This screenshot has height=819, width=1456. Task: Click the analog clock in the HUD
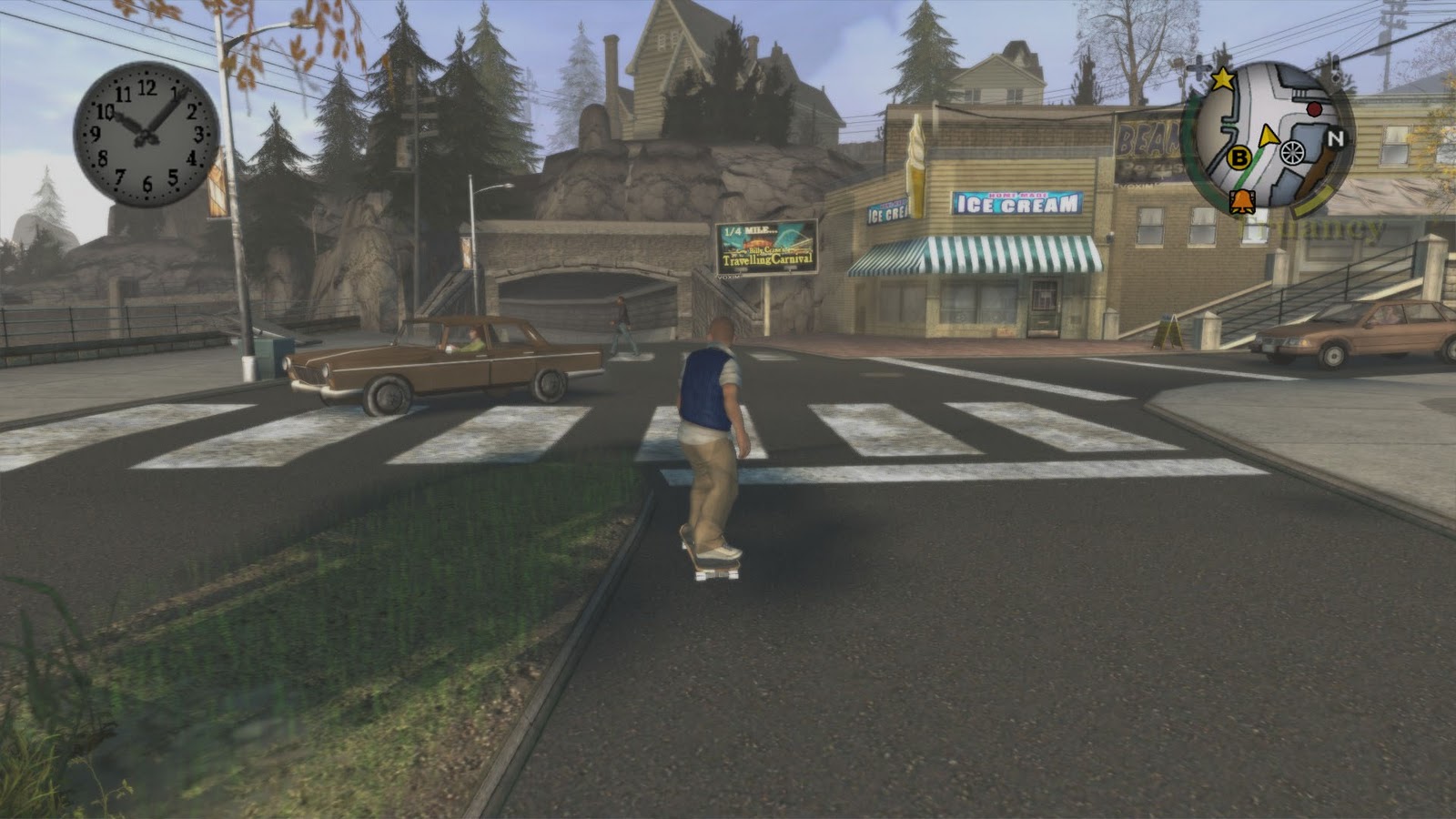(x=147, y=134)
